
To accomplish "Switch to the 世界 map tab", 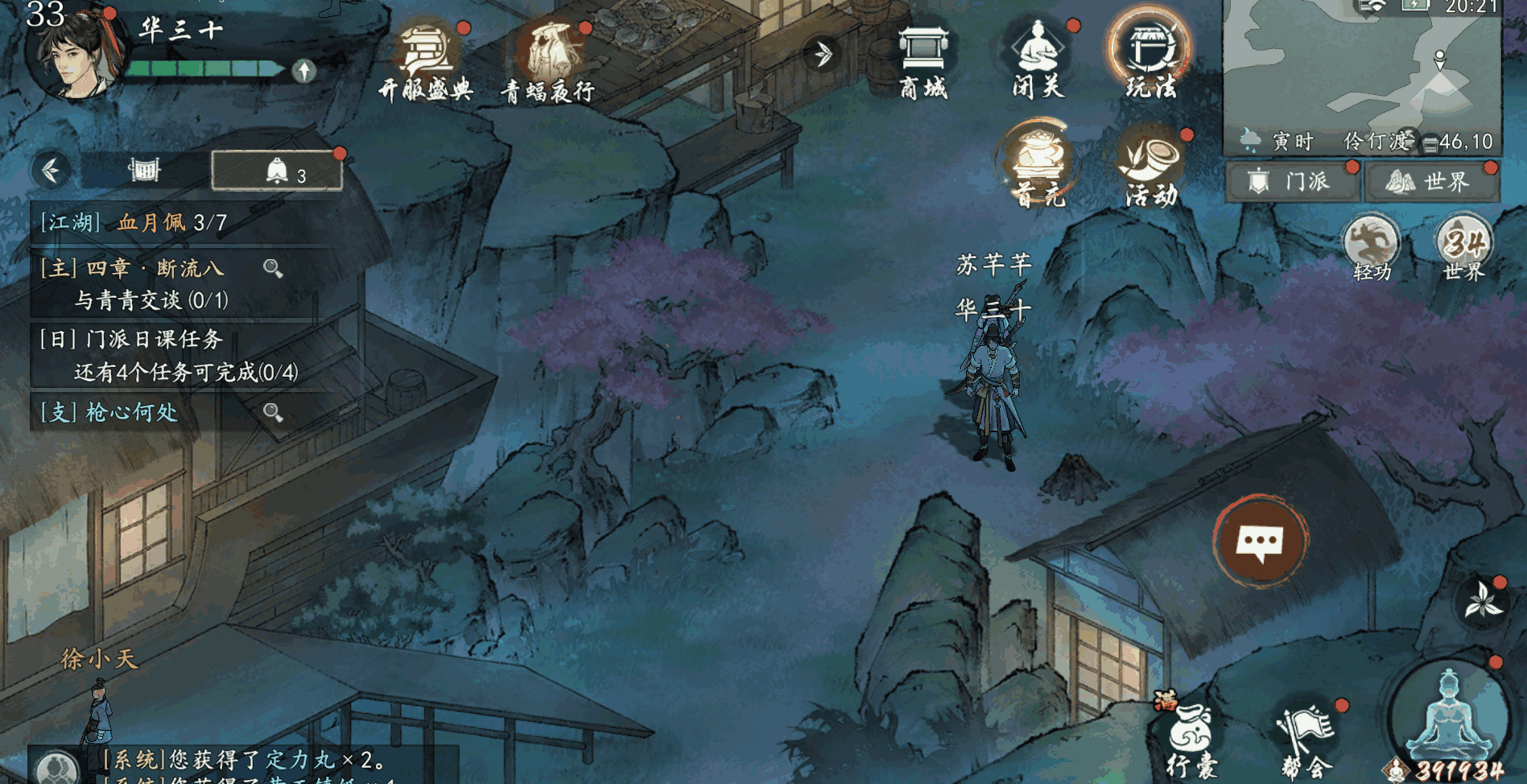I will click(x=1433, y=182).
